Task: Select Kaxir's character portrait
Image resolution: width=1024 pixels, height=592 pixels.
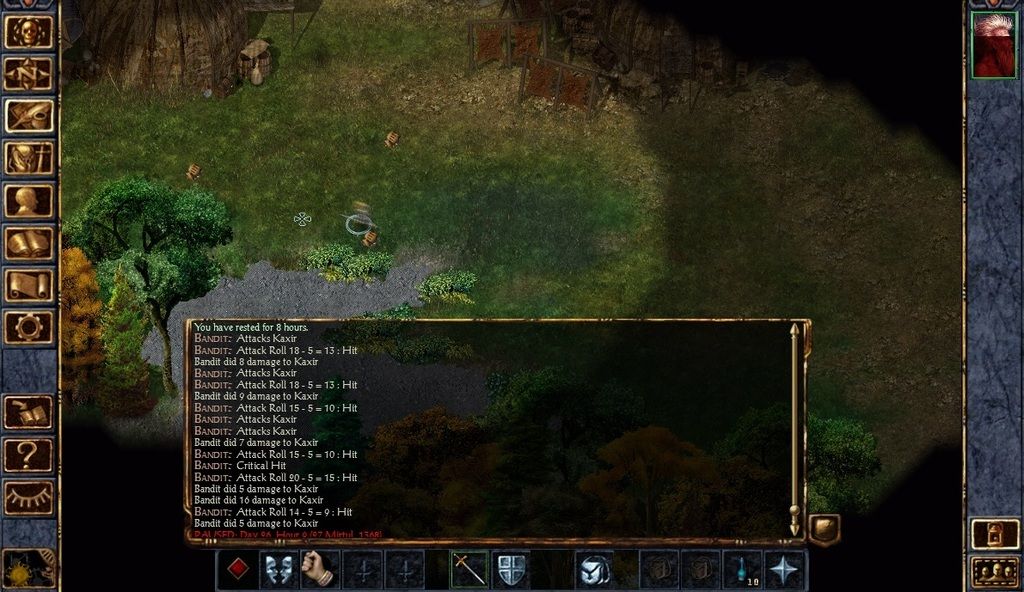Action: tap(993, 45)
